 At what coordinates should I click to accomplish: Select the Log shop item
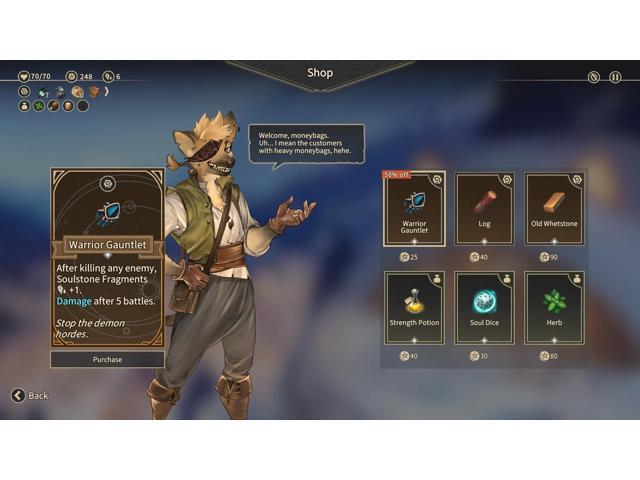click(484, 209)
